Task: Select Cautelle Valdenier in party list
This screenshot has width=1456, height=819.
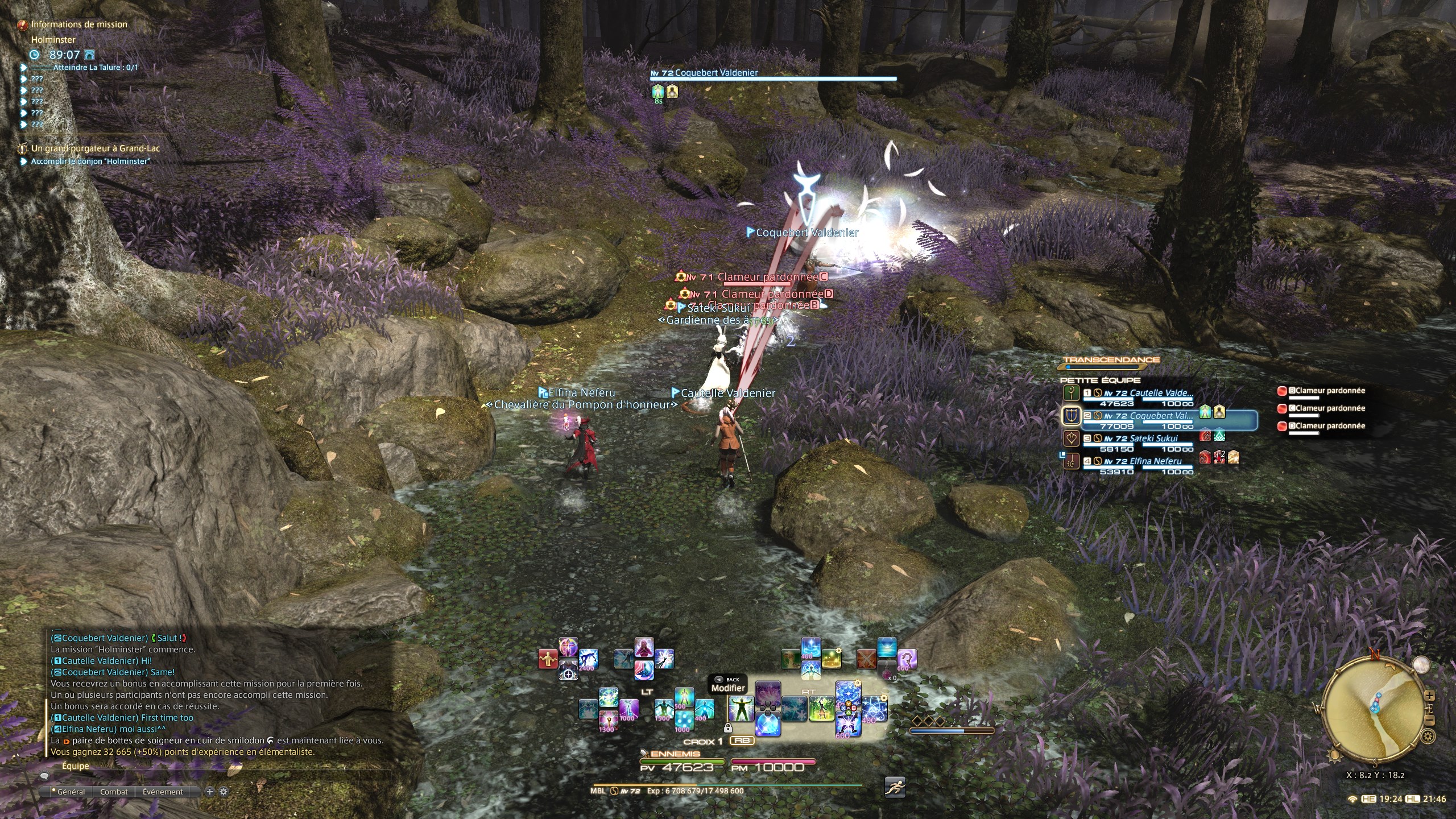Action: pos(1160,393)
